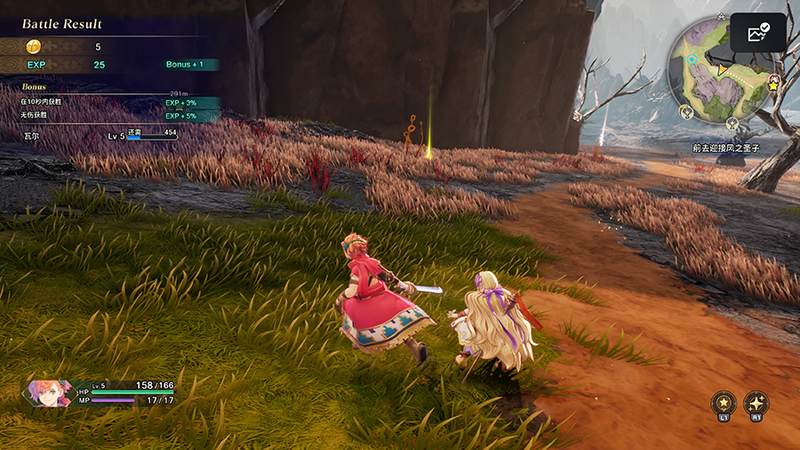Select the star quest marker on minimap
The image size is (800, 450).
click(x=774, y=88)
